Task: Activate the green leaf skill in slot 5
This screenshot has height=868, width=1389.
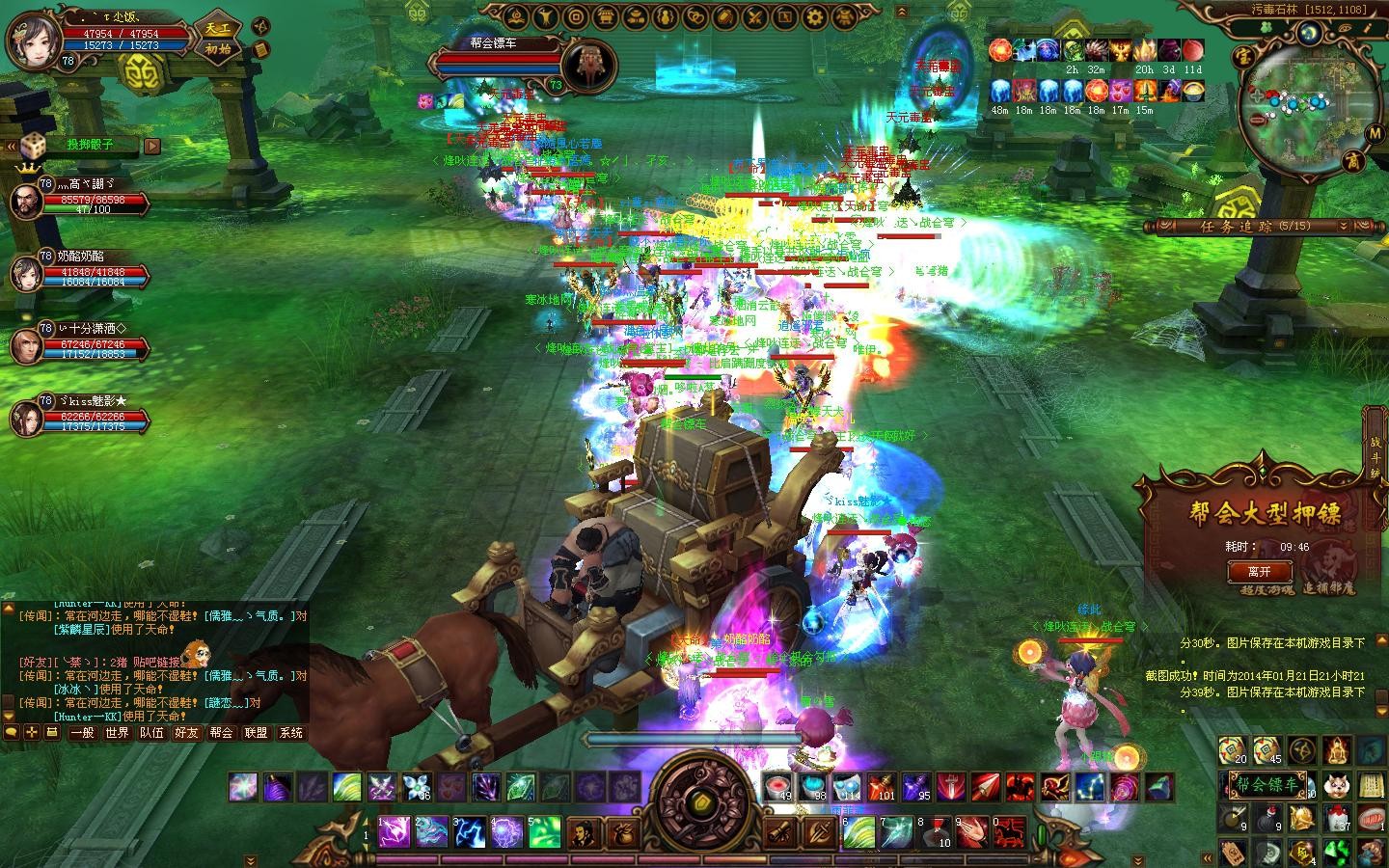Action: (543, 831)
